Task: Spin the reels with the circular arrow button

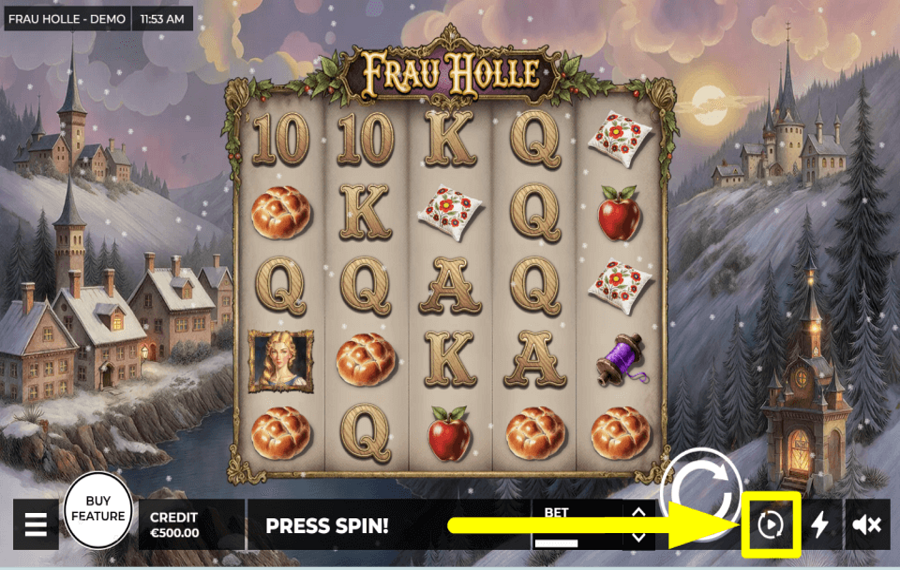Action: point(704,488)
